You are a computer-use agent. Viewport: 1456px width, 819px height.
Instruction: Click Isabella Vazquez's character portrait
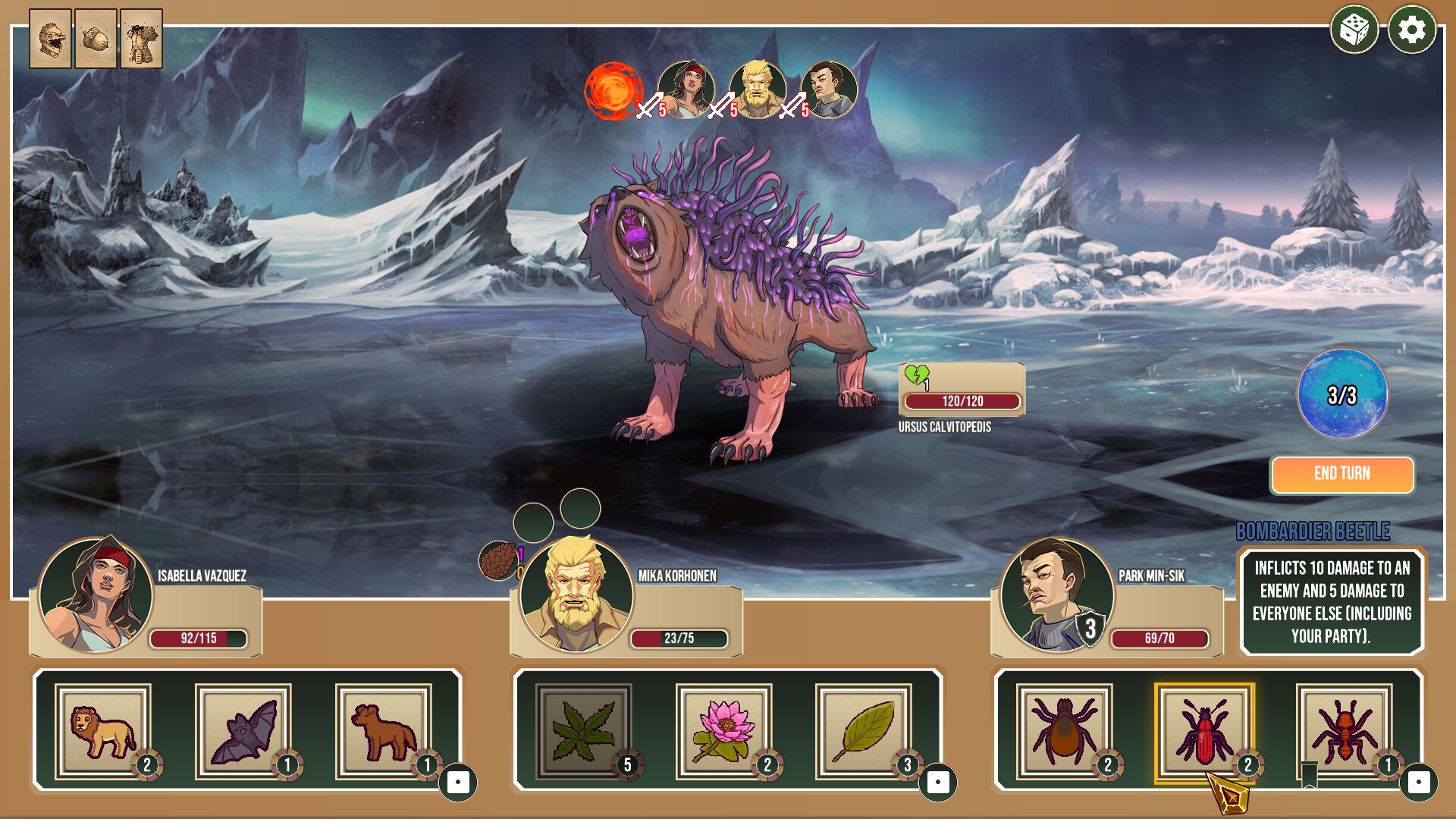click(x=96, y=595)
